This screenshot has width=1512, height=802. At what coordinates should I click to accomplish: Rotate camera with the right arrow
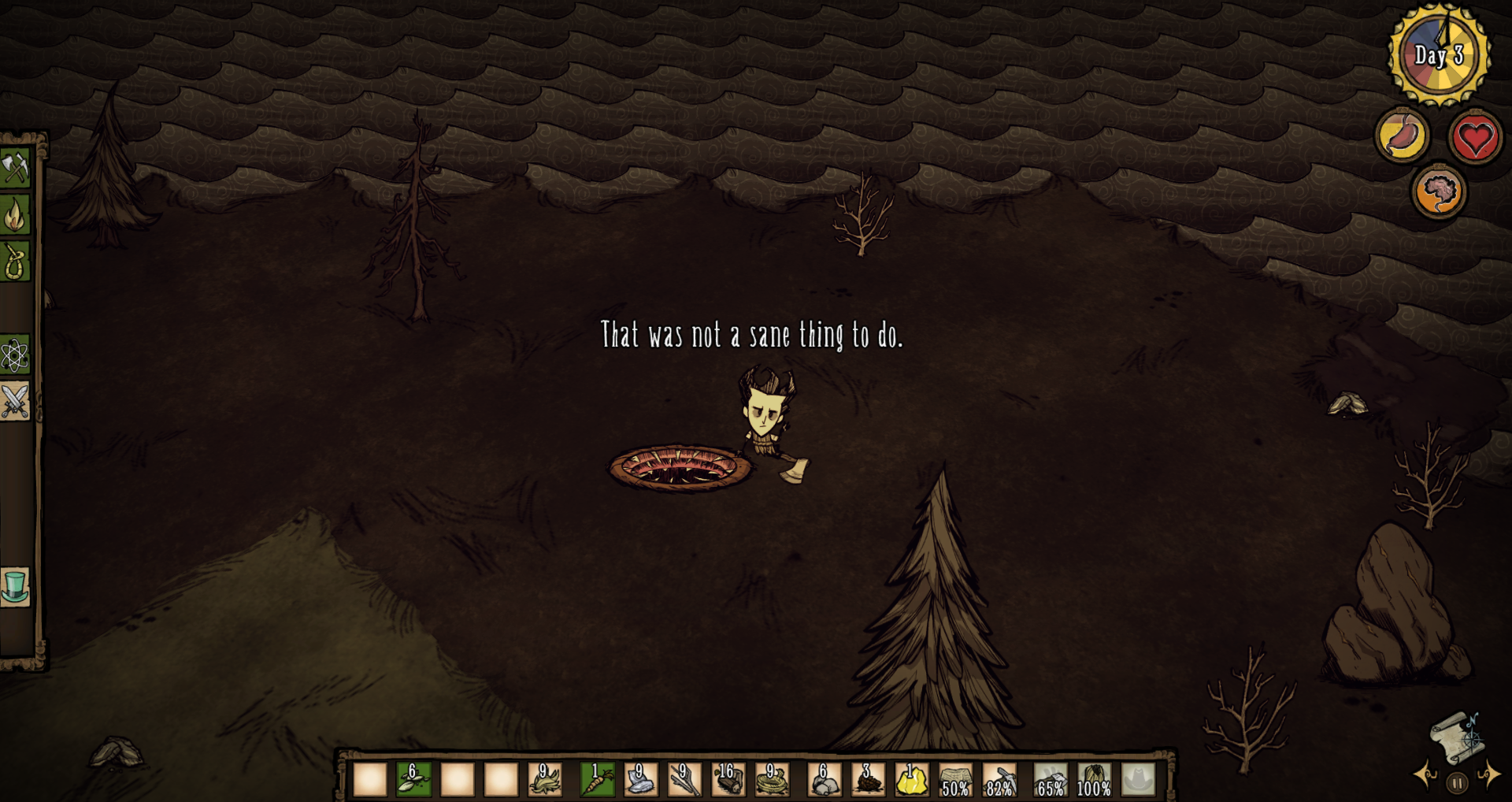(1488, 774)
